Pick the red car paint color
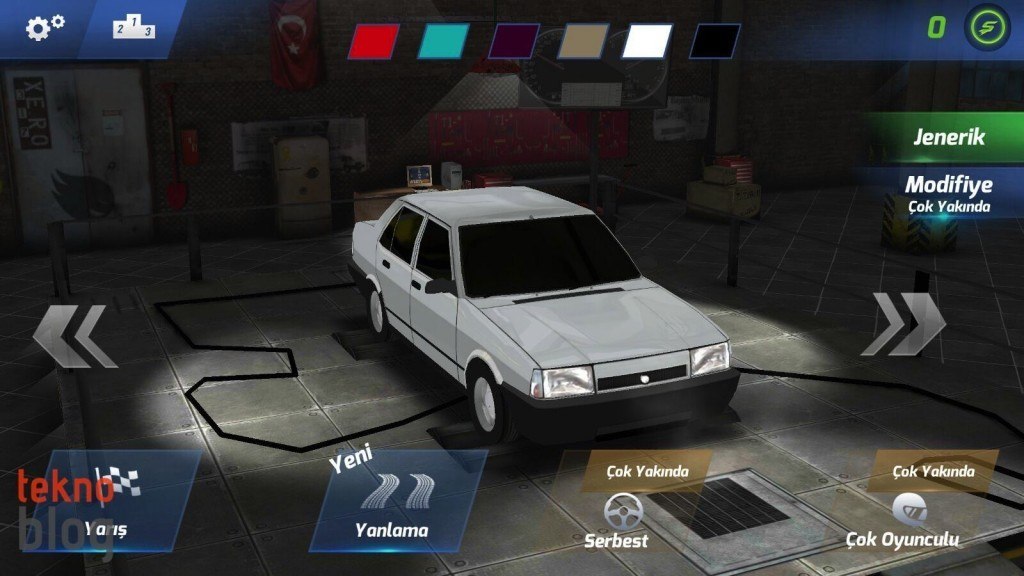This screenshot has height=576, width=1024. pyautogui.click(x=372, y=41)
